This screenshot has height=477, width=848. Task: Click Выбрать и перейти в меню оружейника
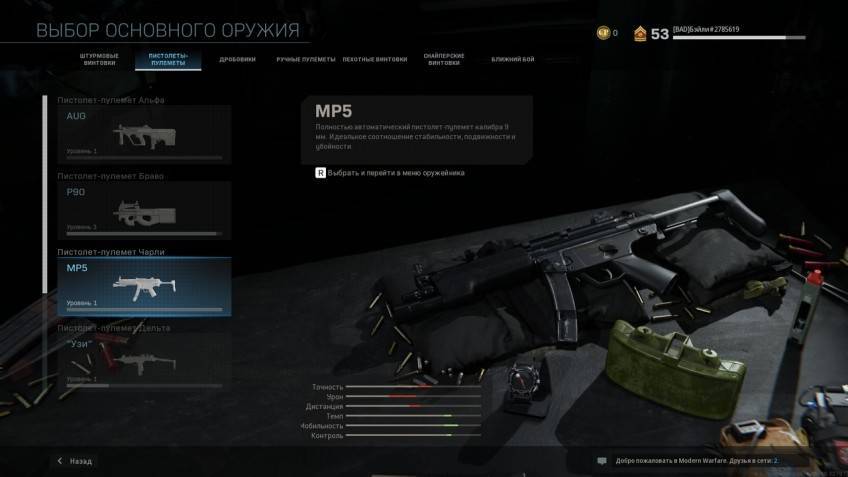[390, 173]
